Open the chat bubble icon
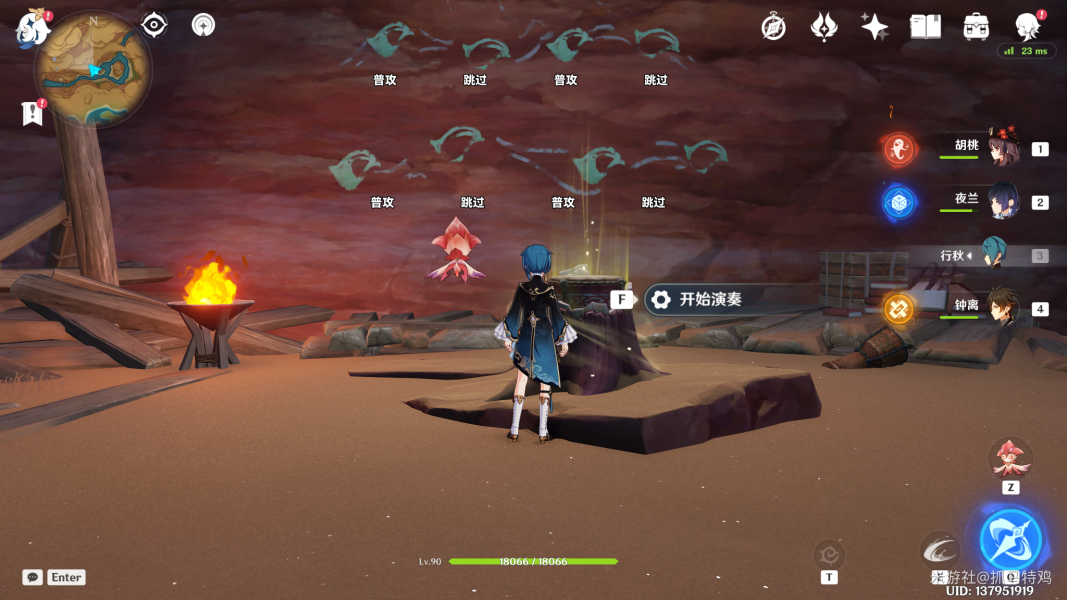 pyautogui.click(x=33, y=577)
